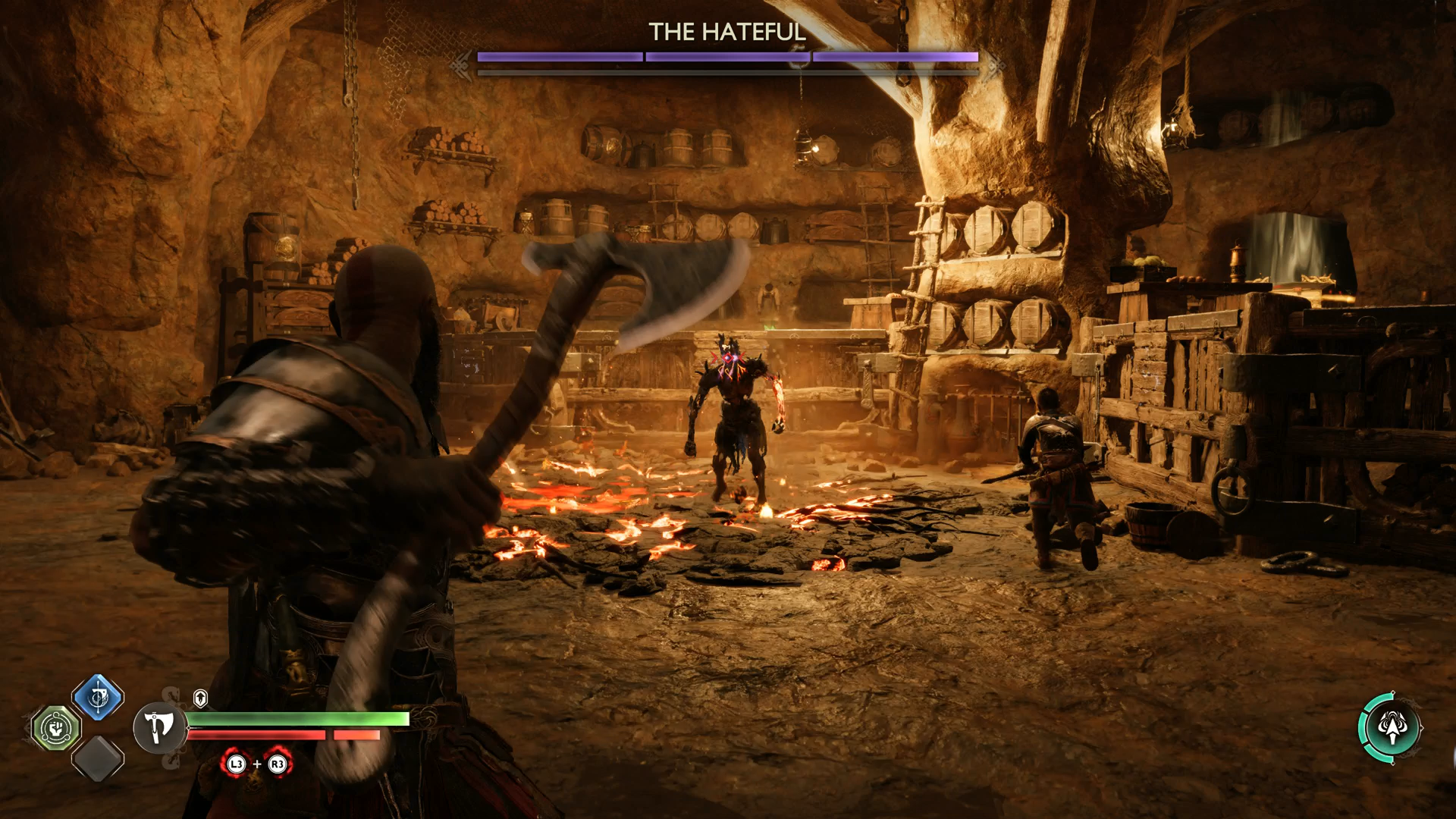Click the teal companion command arrow icon
The image size is (1456, 819).
[1392, 726]
